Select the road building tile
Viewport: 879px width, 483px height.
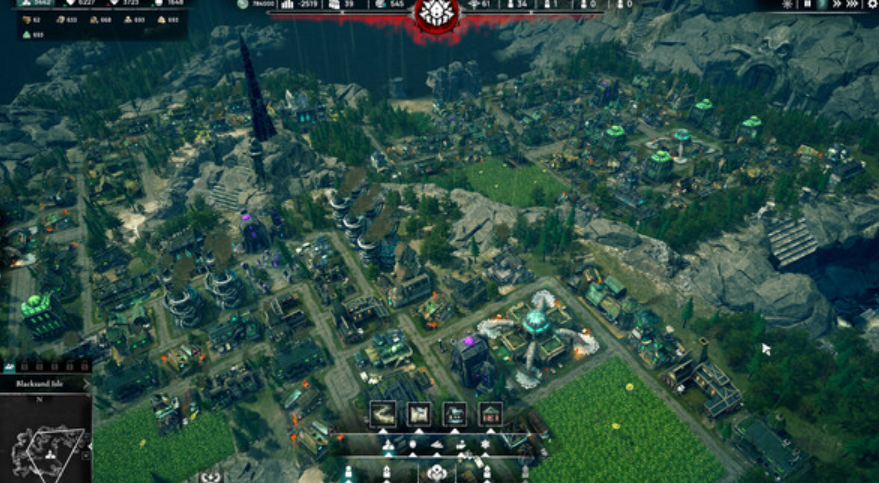[x=383, y=412]
